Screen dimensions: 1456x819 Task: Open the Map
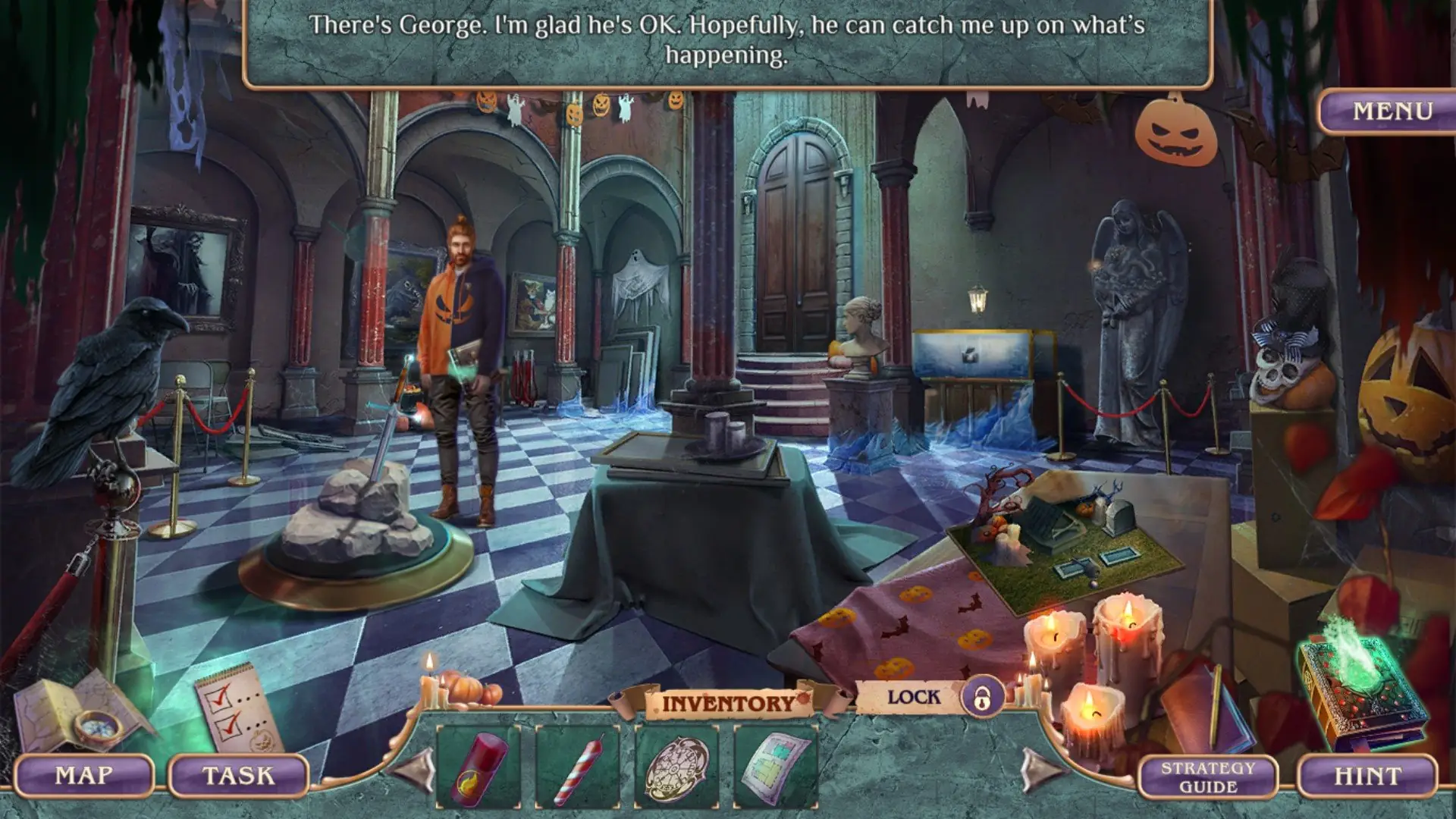(83, 776)
